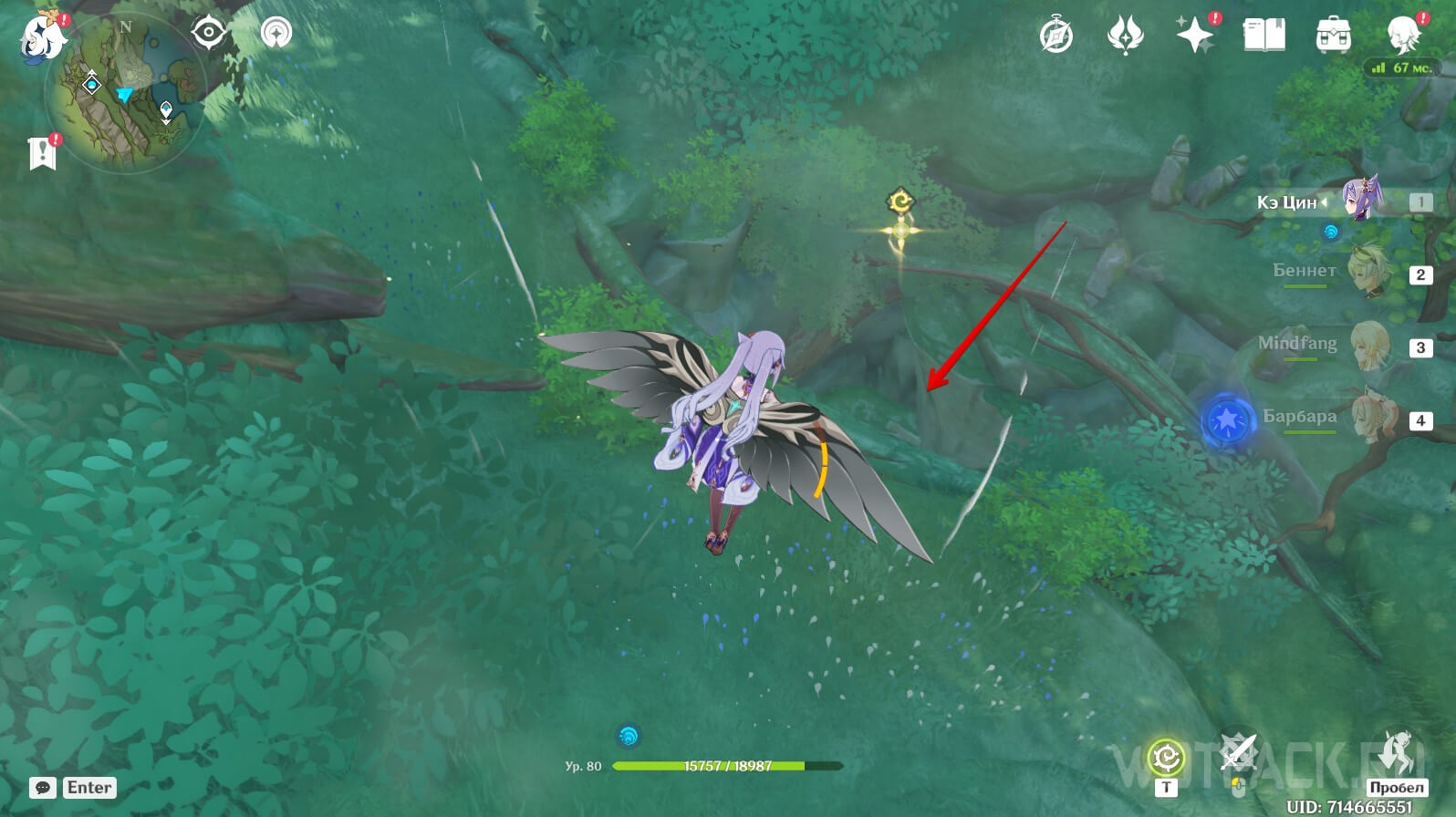The width and height of the screenshot is (1456, 817).
Task: Open the adventurer handbook book icon
Action: coord(1264,36)
